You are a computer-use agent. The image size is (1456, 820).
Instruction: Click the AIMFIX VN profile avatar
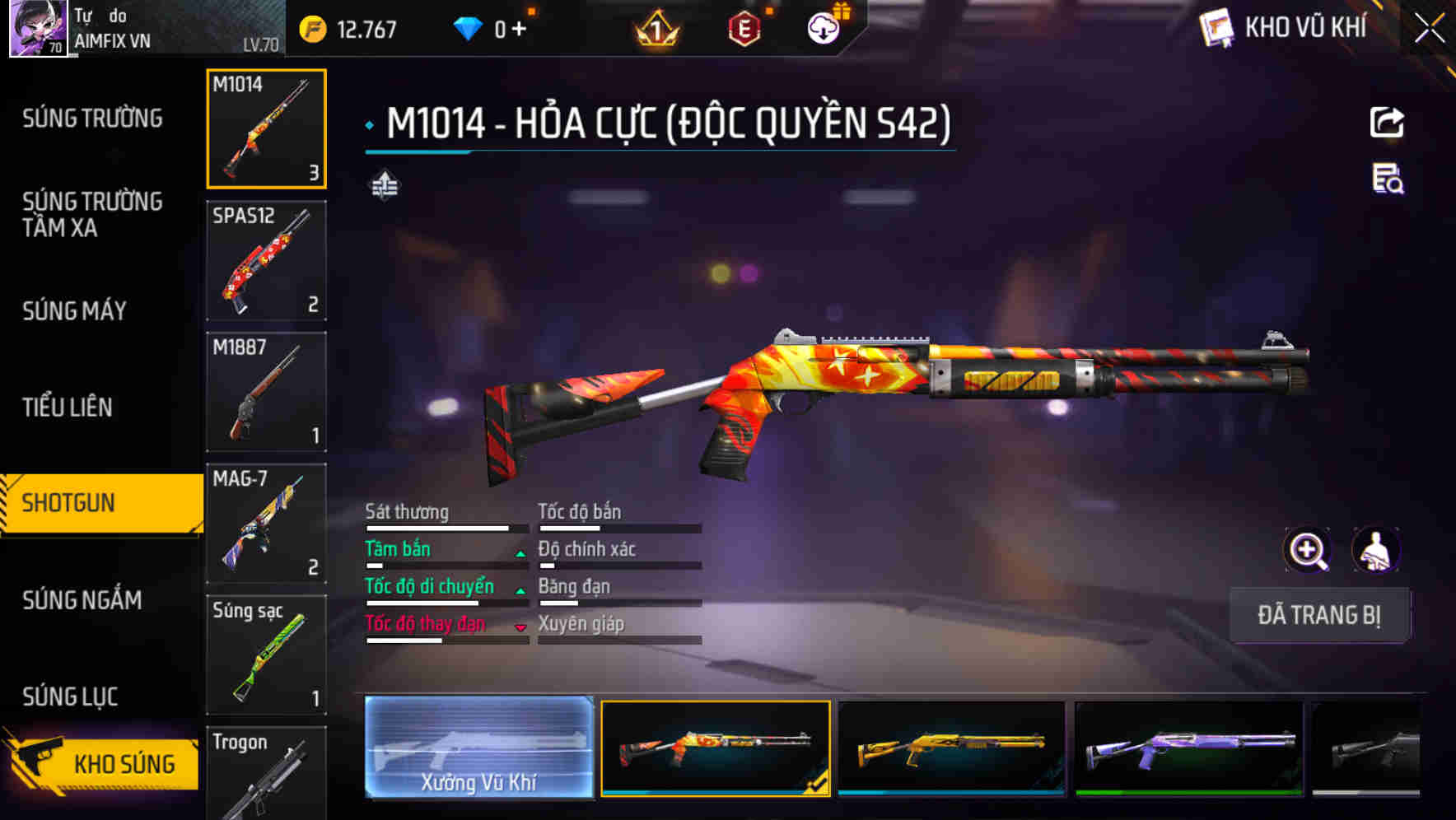tap(36, 27)
